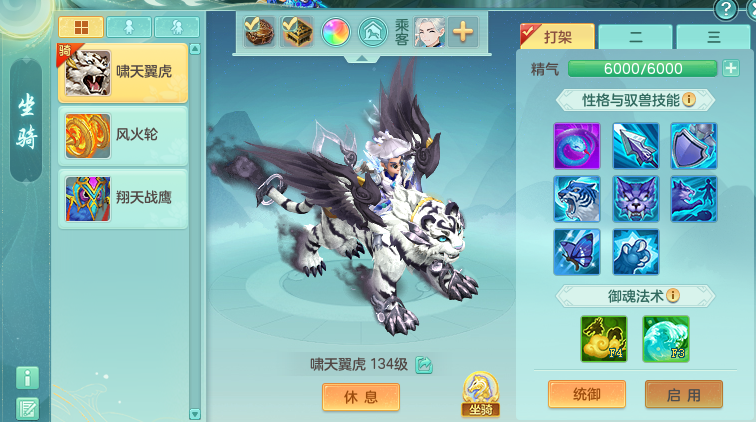
Task: Select the 翔天战鹰 mount entry
Action: [x=122, y=198]
